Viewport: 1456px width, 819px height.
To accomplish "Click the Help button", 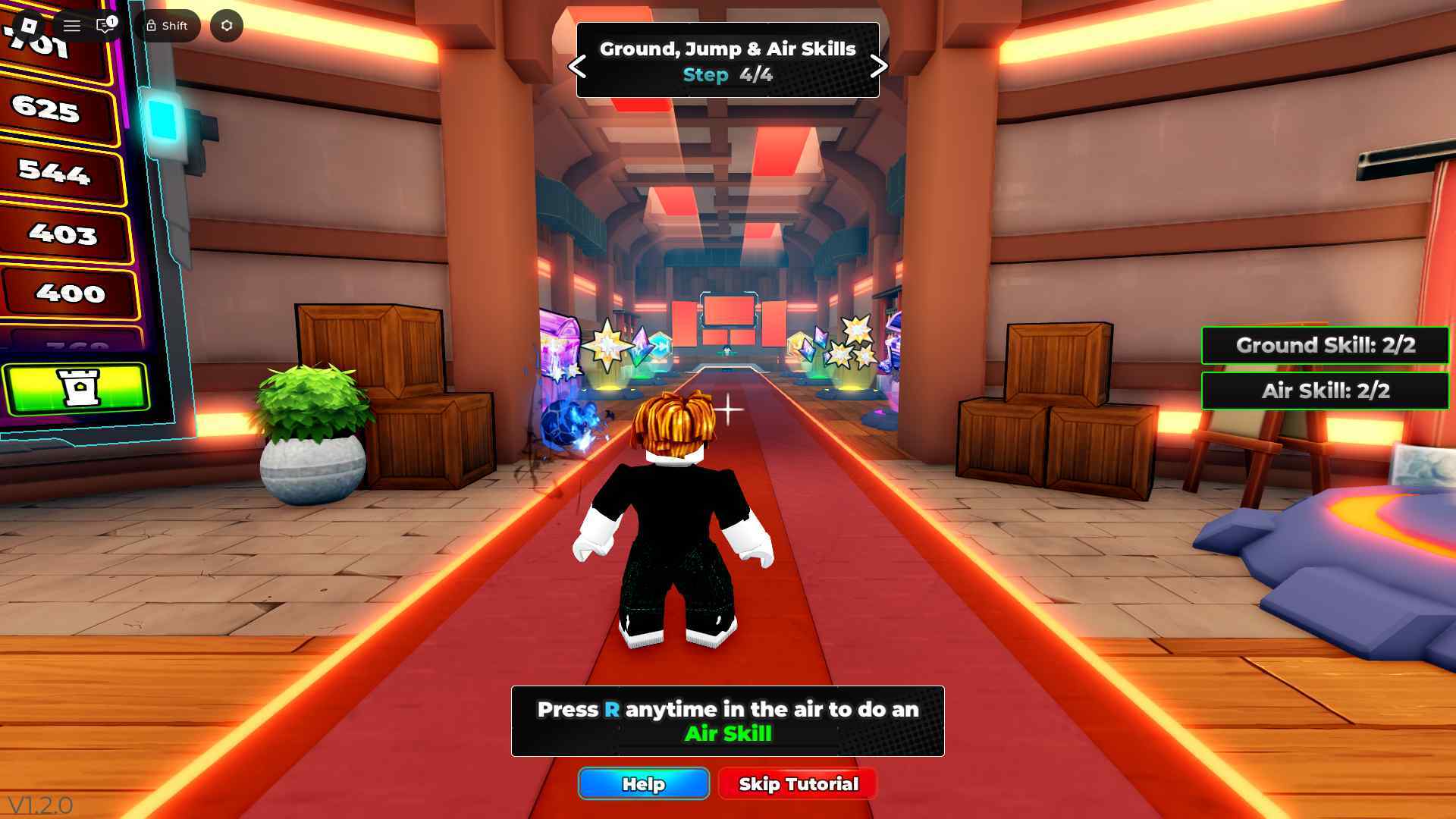I will [643, 784].
